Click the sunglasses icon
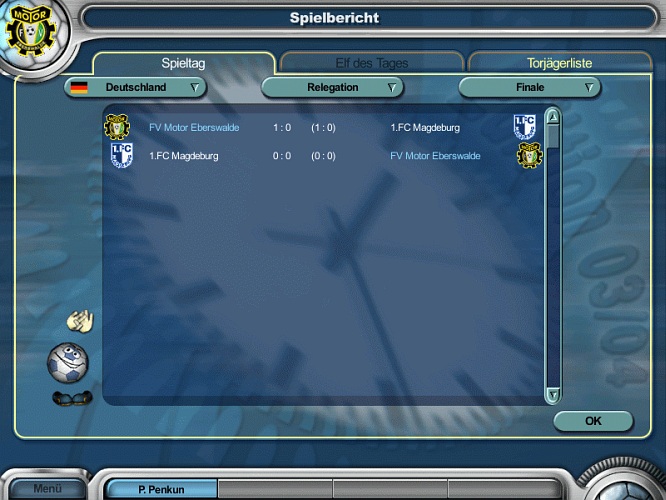Viewport: 666px width, 500px height. pyautogui.click(x=71, y=398)
